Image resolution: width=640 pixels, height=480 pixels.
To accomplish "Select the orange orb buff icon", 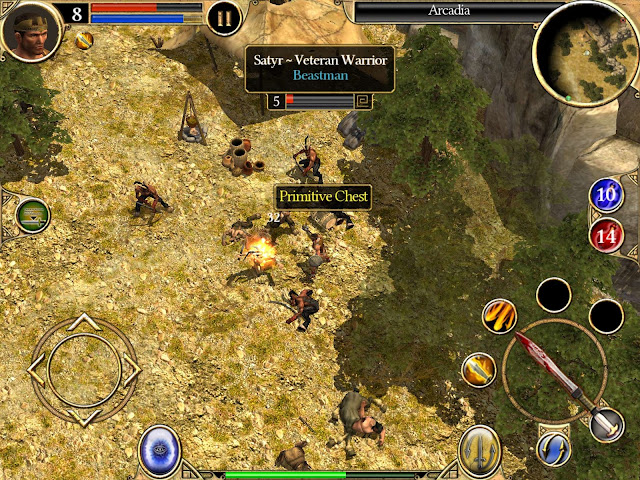I will point(85,40).
